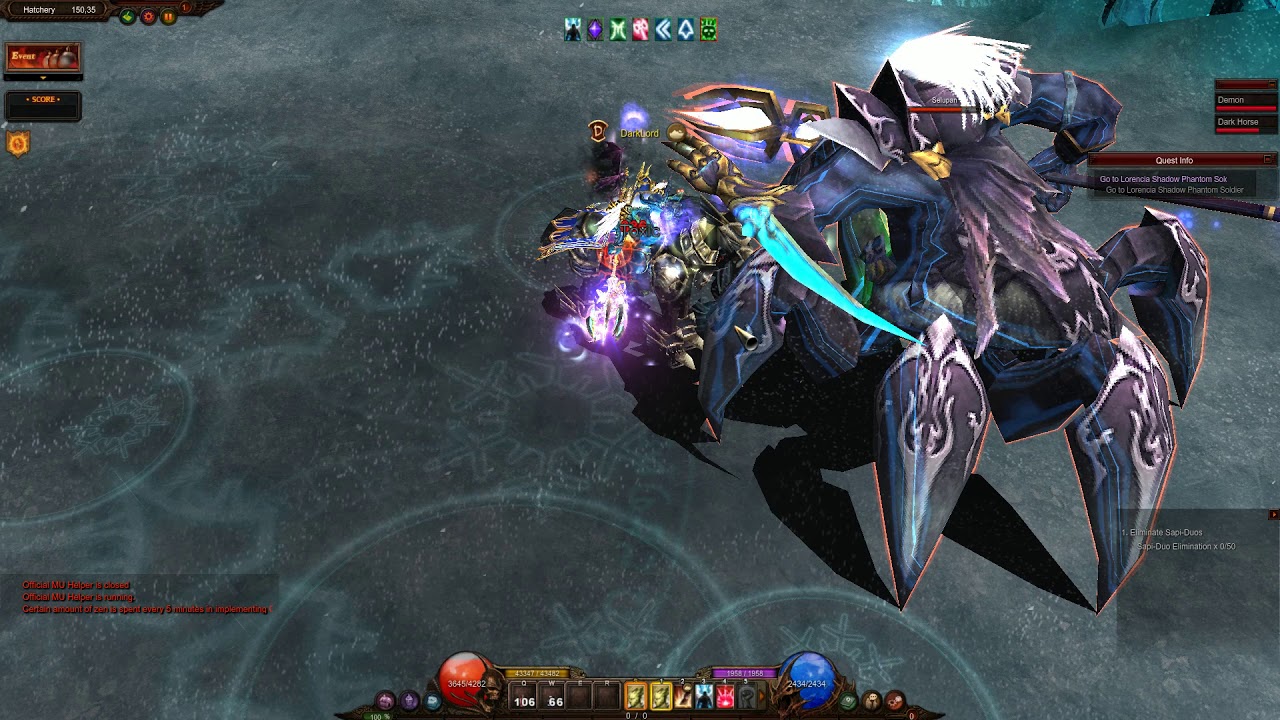The width and height of the screenshot is (1280, 720).
Task: Pause MU Helper with the orange pause button
Action: (x=168, y=17)
